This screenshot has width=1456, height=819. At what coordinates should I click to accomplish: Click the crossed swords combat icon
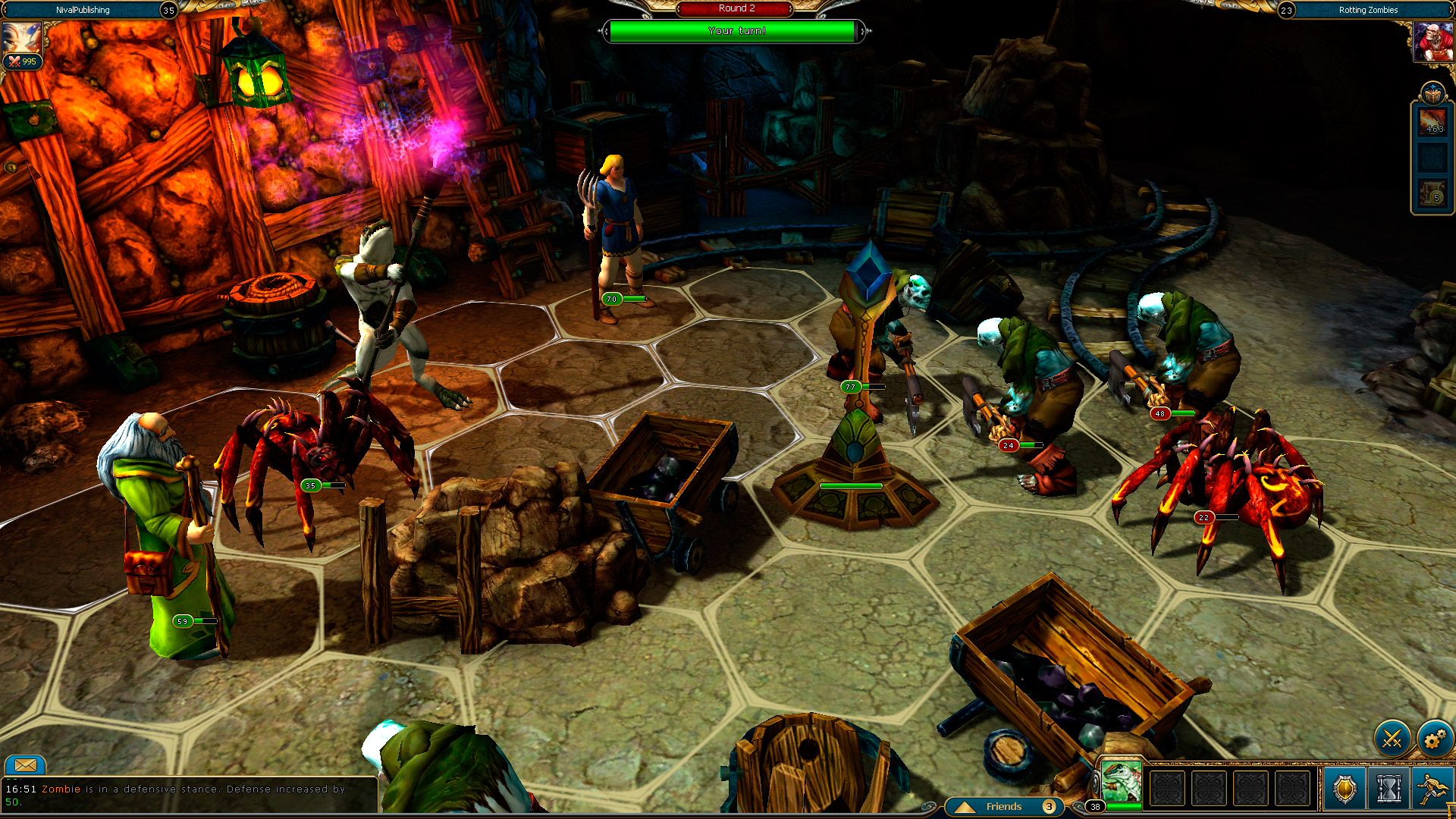click(1391, 737)
